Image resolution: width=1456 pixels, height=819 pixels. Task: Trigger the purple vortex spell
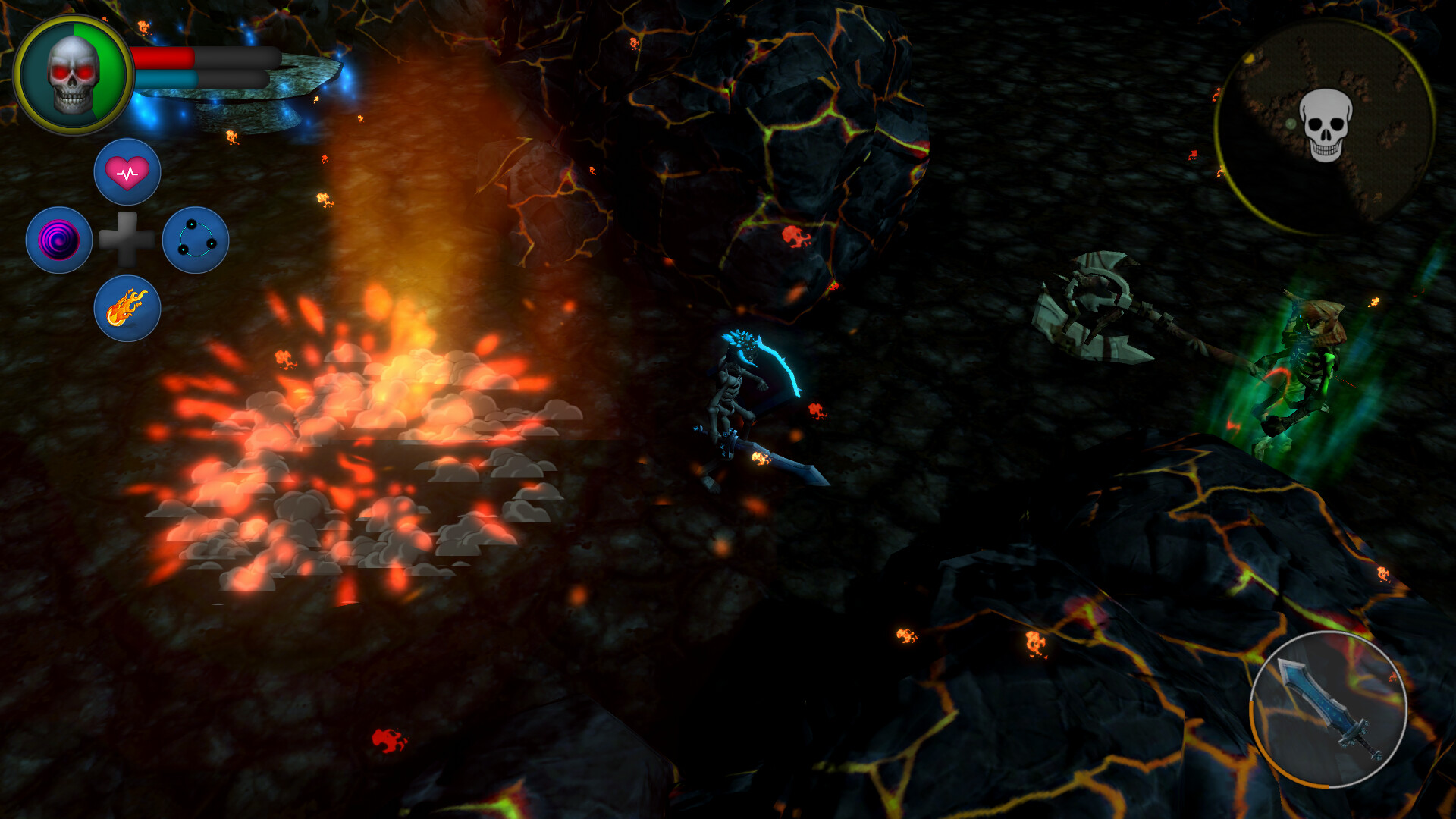click(61, 240)
